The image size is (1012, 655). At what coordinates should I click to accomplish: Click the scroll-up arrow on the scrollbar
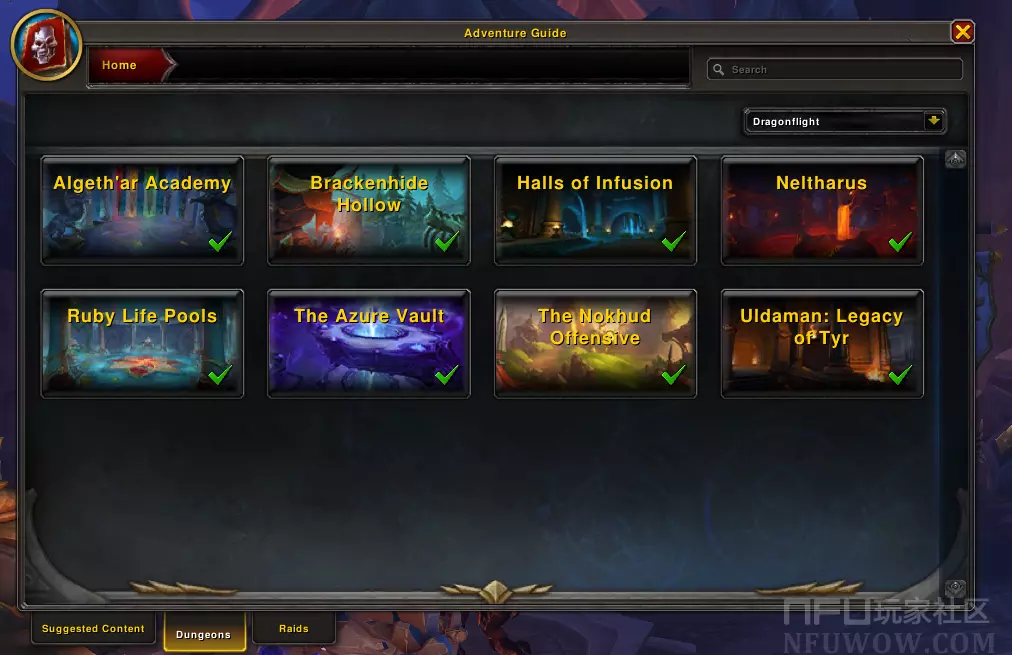tap(955, 159)
